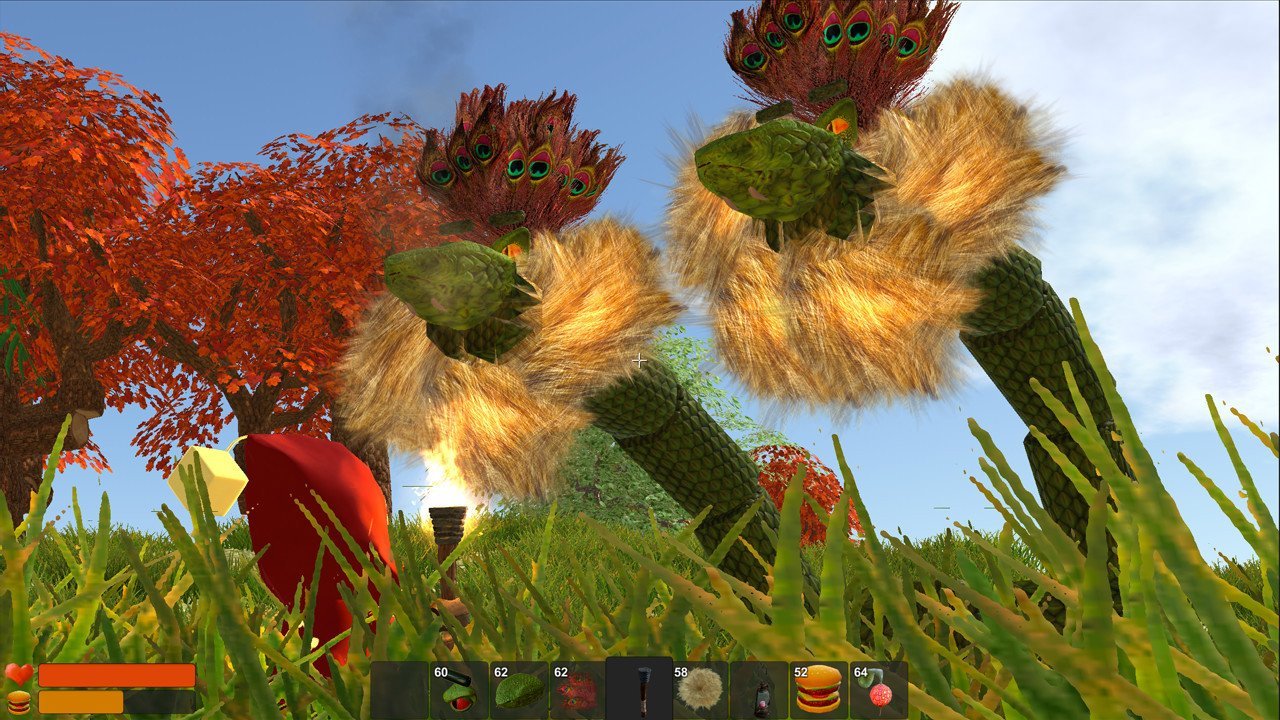Pick the torch in the hotbar

[x=639, y=690]
